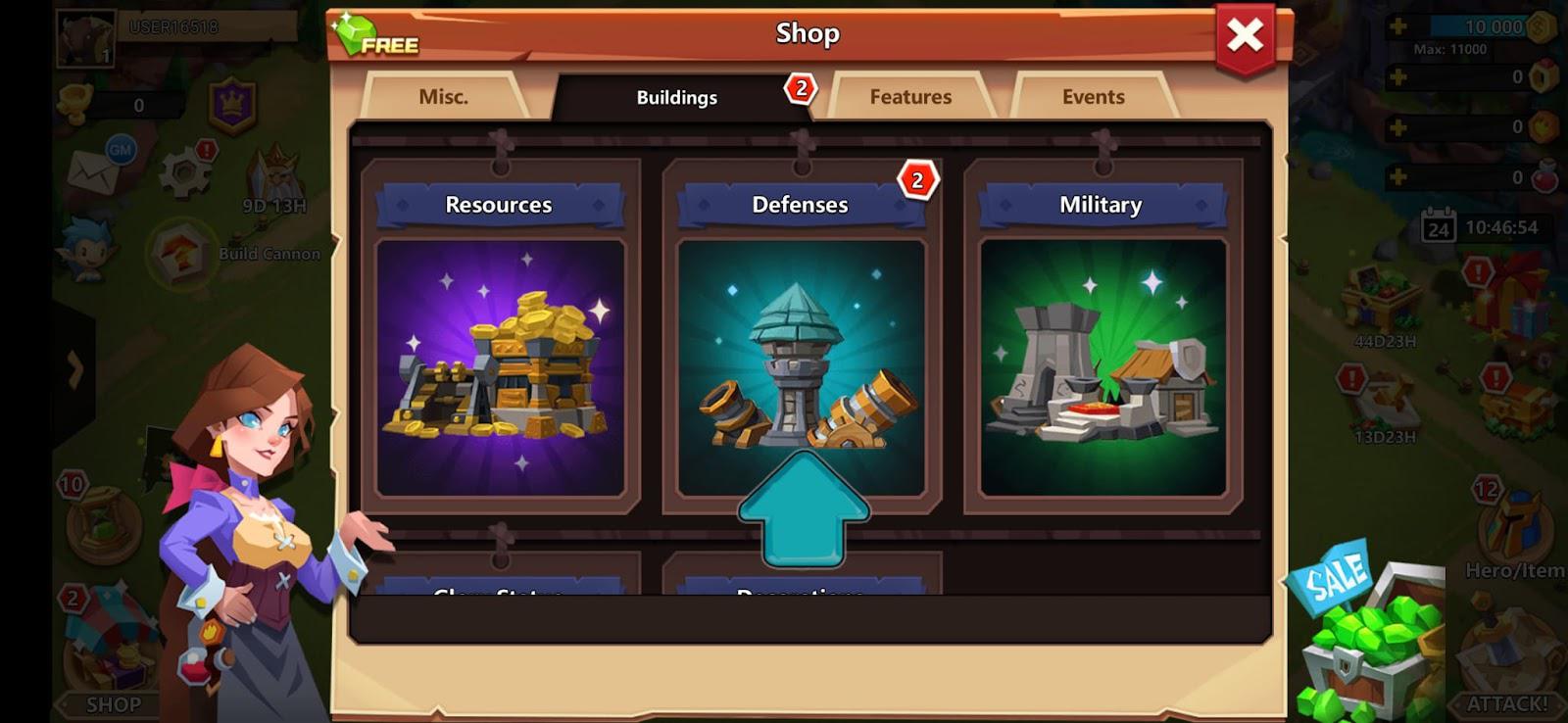The image size is (1568, 723).
Task: Click the Build Cannon quest icon
Action: [x=179, y=253]
